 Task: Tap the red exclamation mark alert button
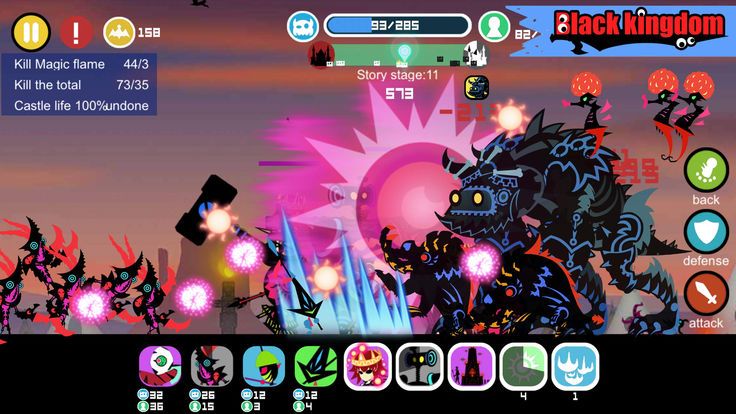[76, 32]
